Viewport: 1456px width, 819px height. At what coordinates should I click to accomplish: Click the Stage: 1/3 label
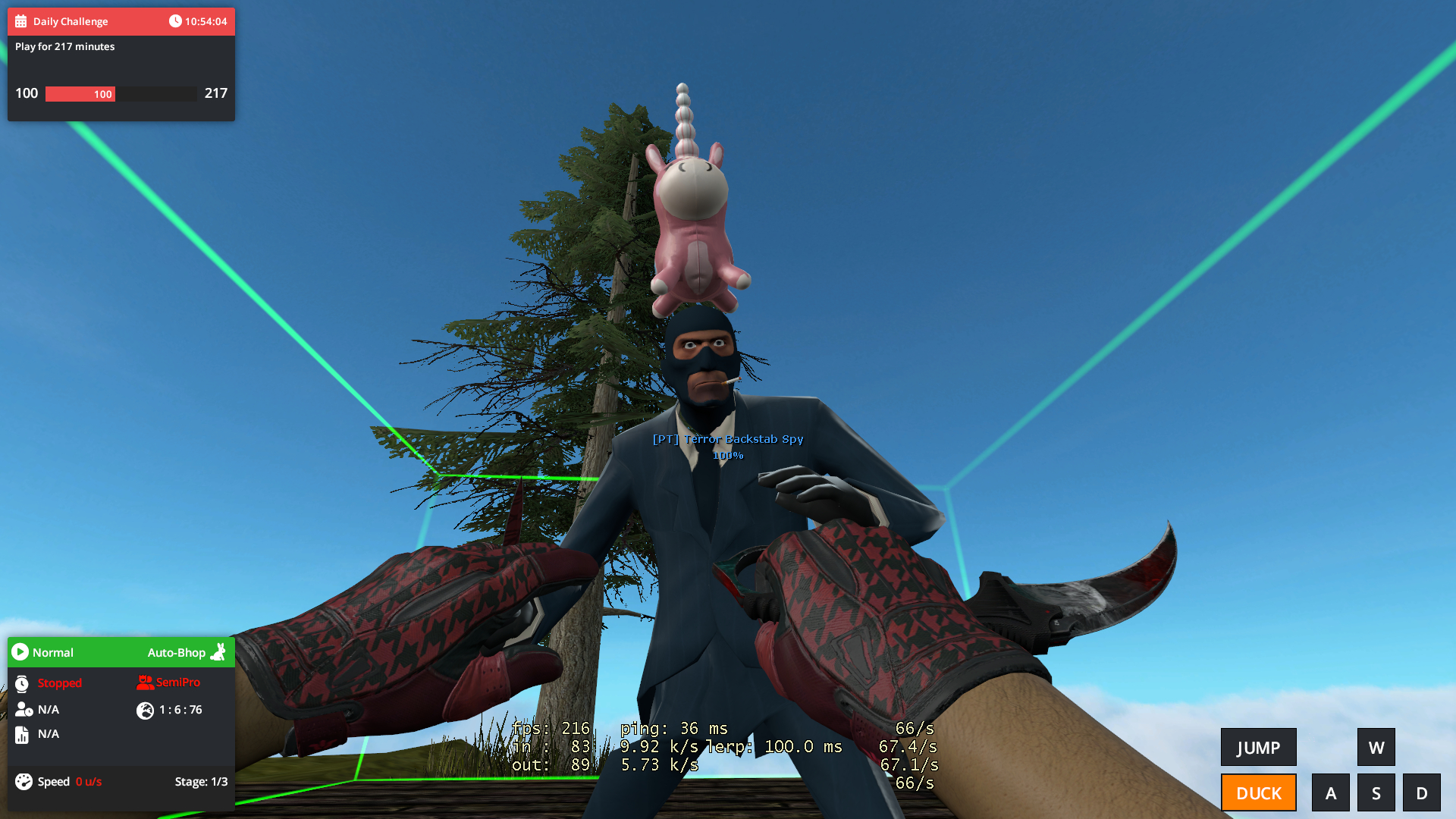pos(200,781)
